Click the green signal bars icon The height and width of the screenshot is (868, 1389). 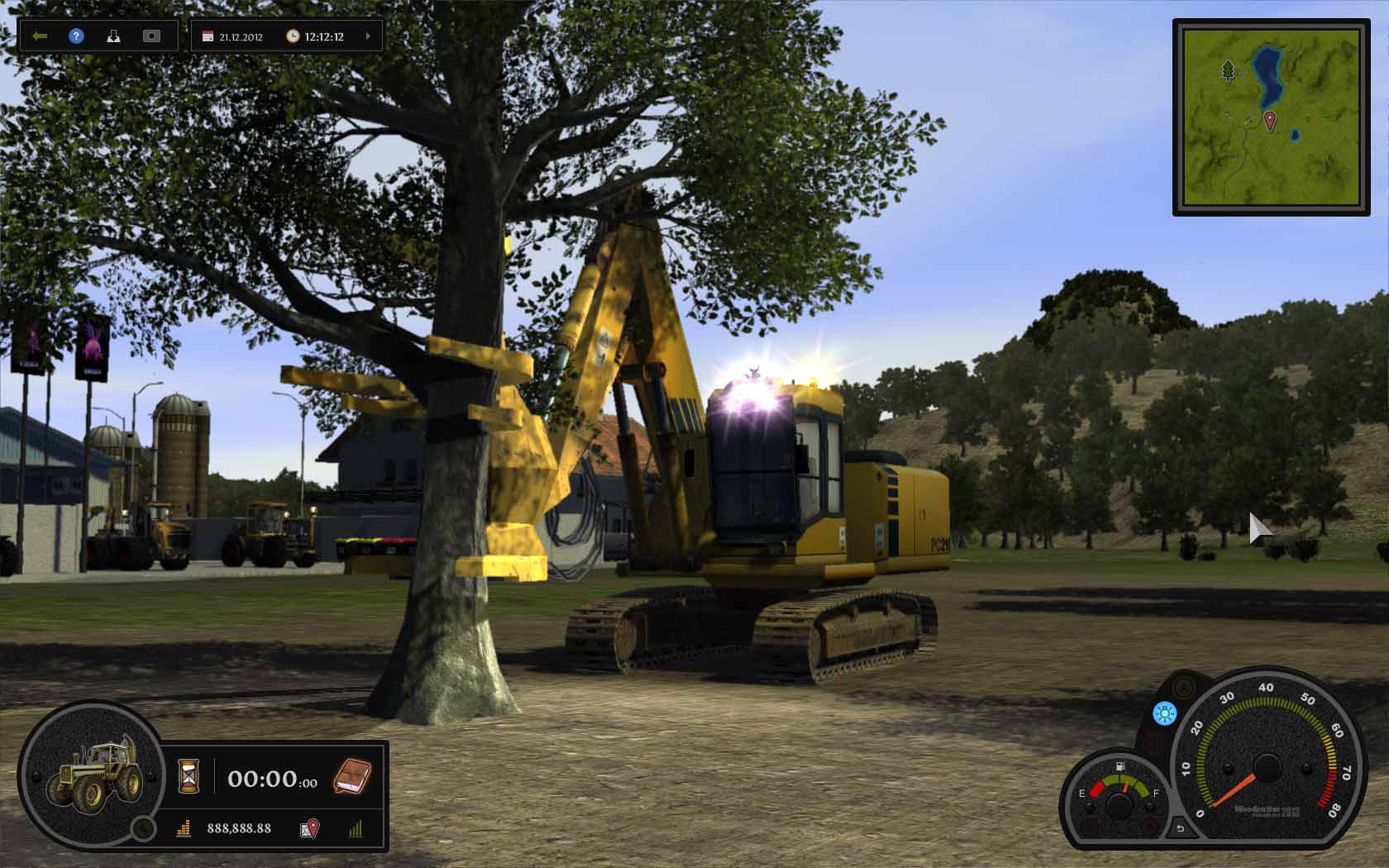[356, 828]
